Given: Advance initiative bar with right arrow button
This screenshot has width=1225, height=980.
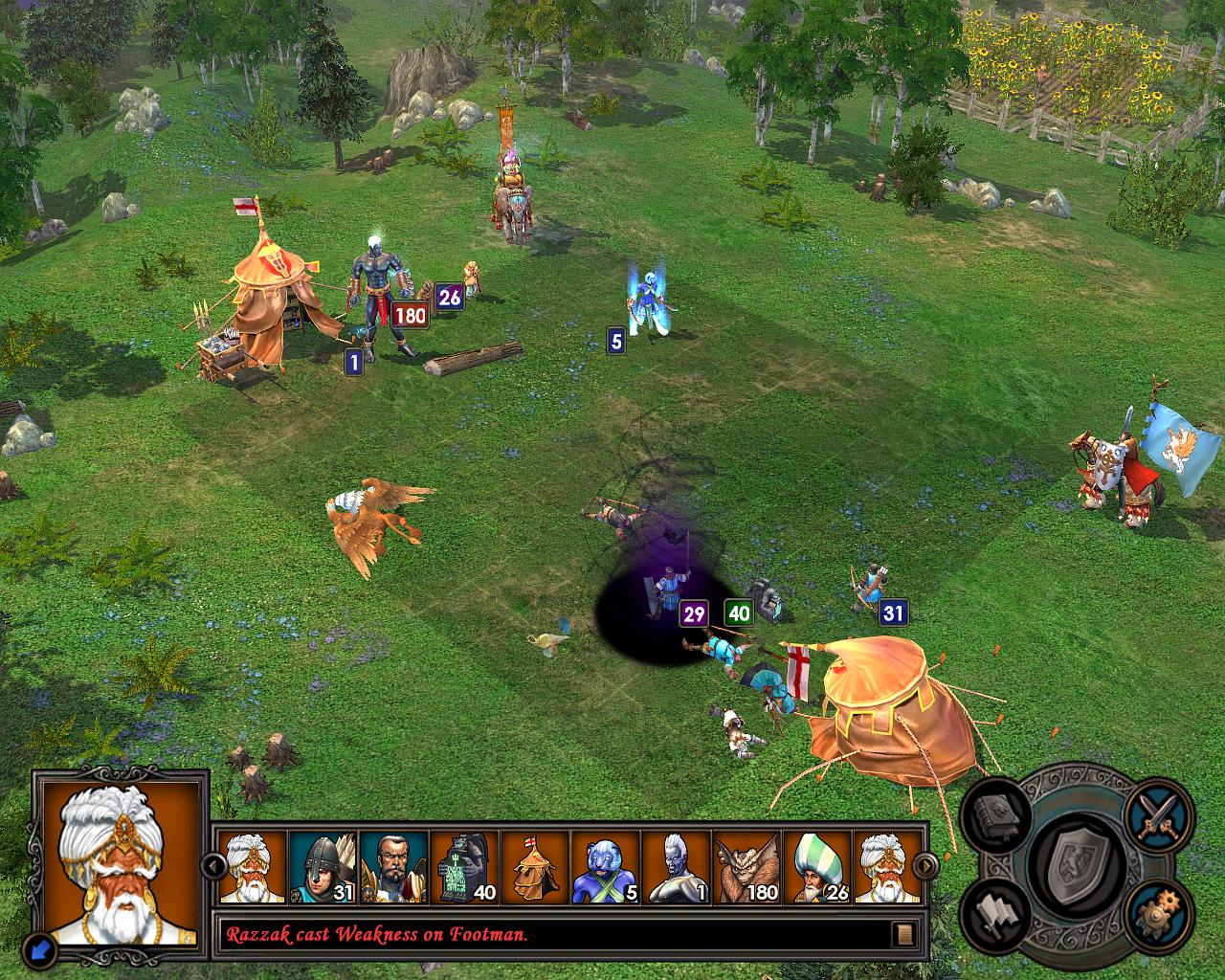Looking at the screenshot, I should [924, 866].
